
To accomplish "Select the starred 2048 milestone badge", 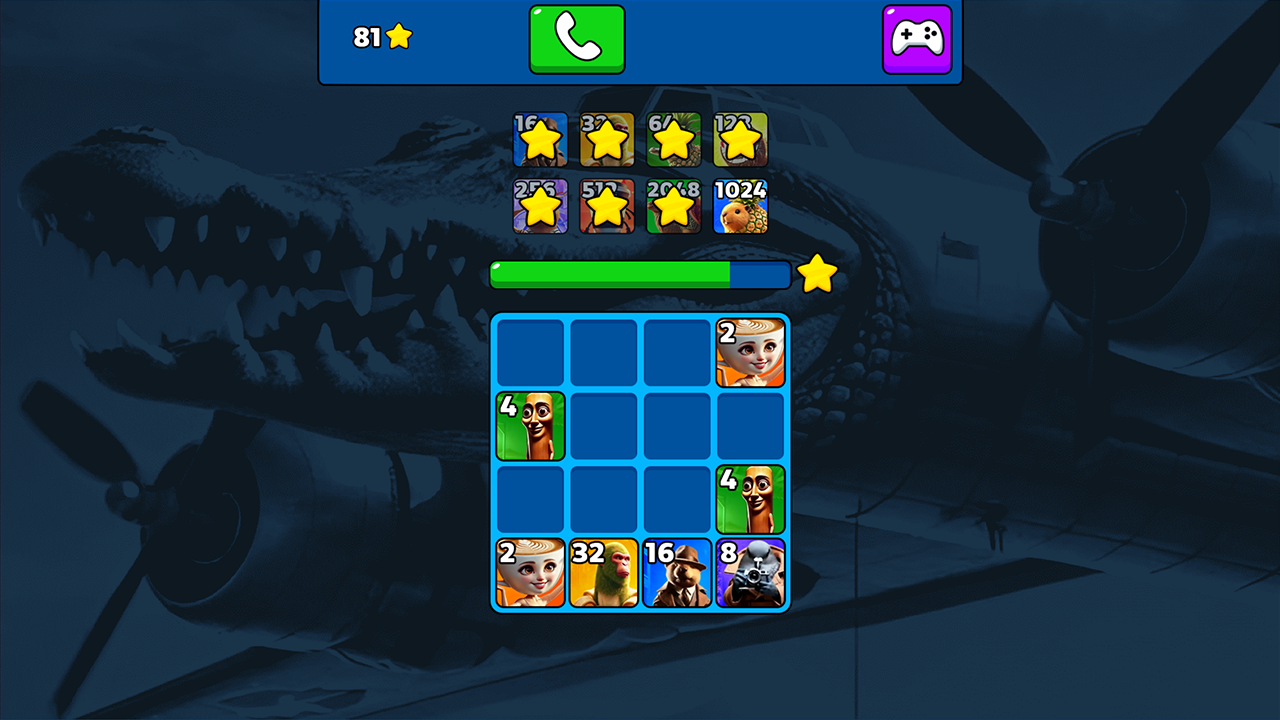I will (x=674, y=207).
